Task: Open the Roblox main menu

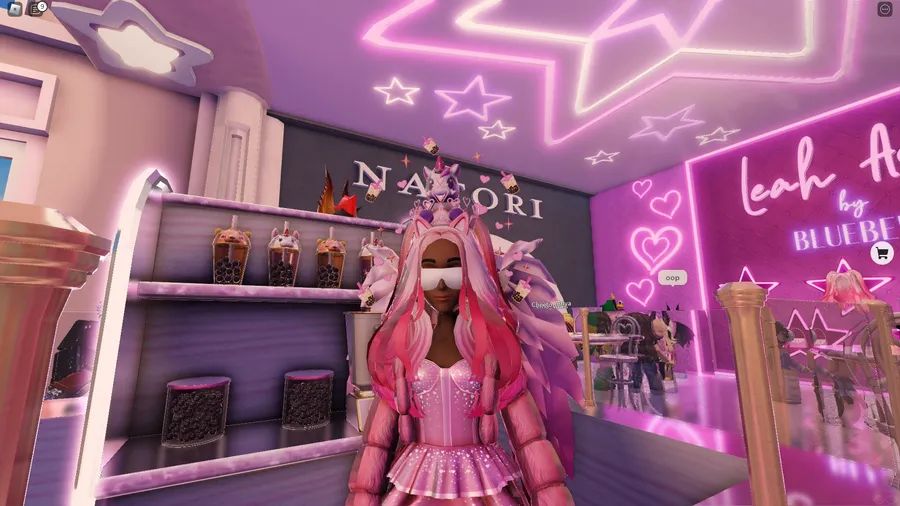Action: (x=13, y=9)
